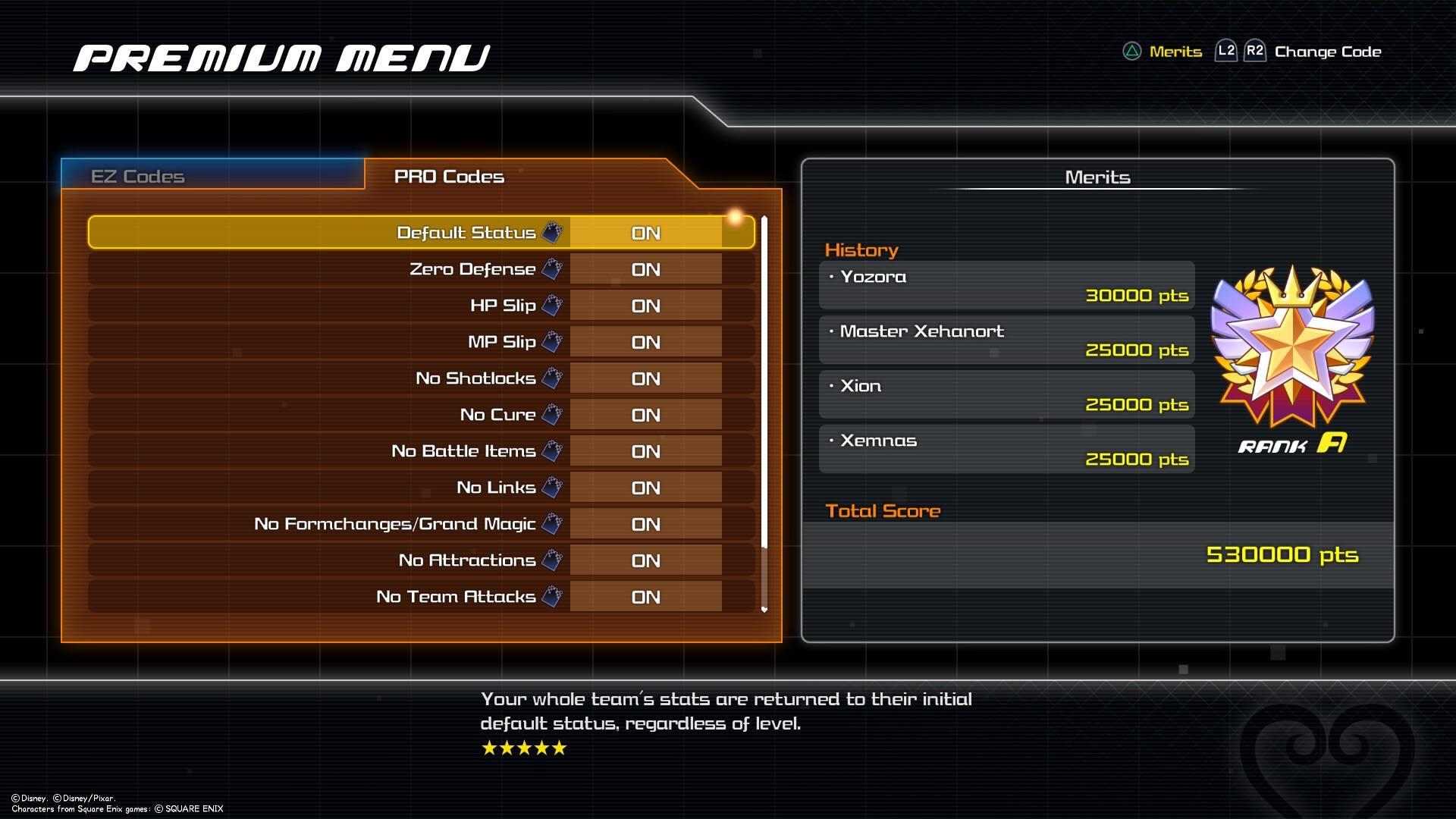Turn off the No Team Attacks code
Viewport: 1456px width, 819px height.
(645, 596)
